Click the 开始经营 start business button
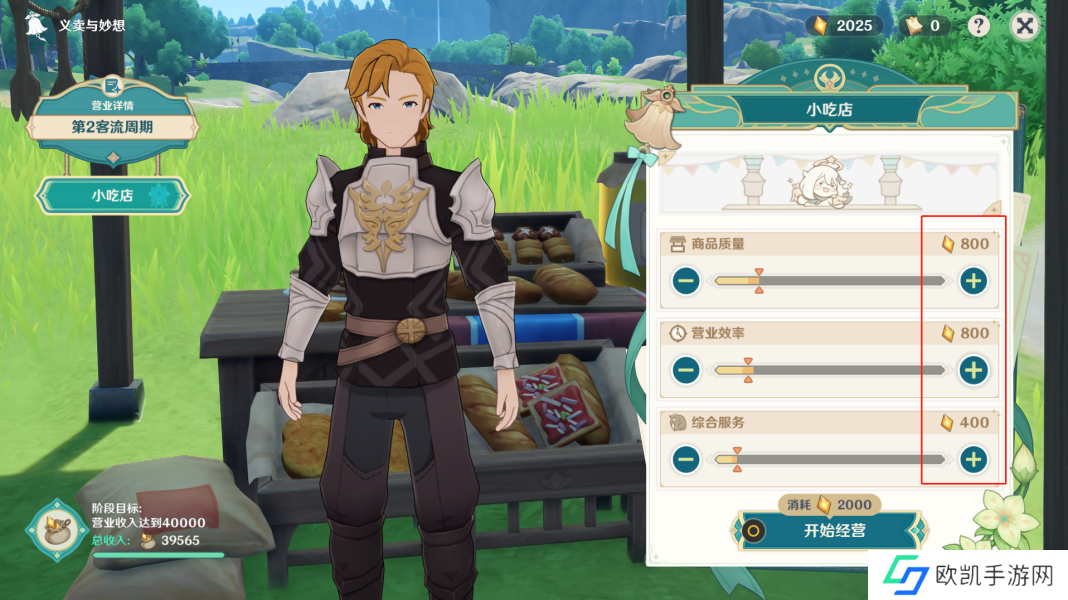 pyautogui.click(x=834, y=531)
